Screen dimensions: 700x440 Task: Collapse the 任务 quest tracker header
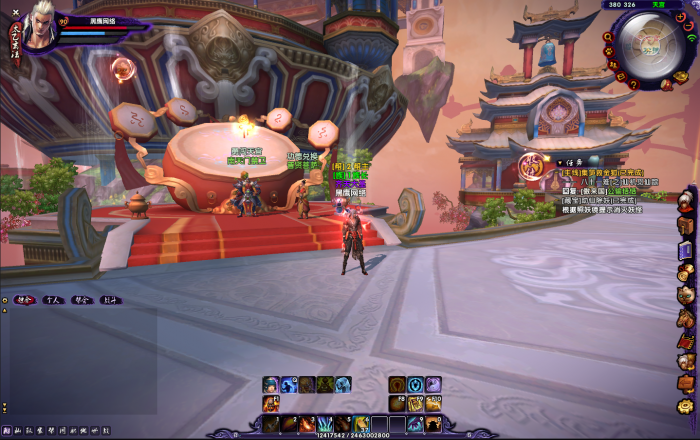pyautogui.click(x=567, y=162)
